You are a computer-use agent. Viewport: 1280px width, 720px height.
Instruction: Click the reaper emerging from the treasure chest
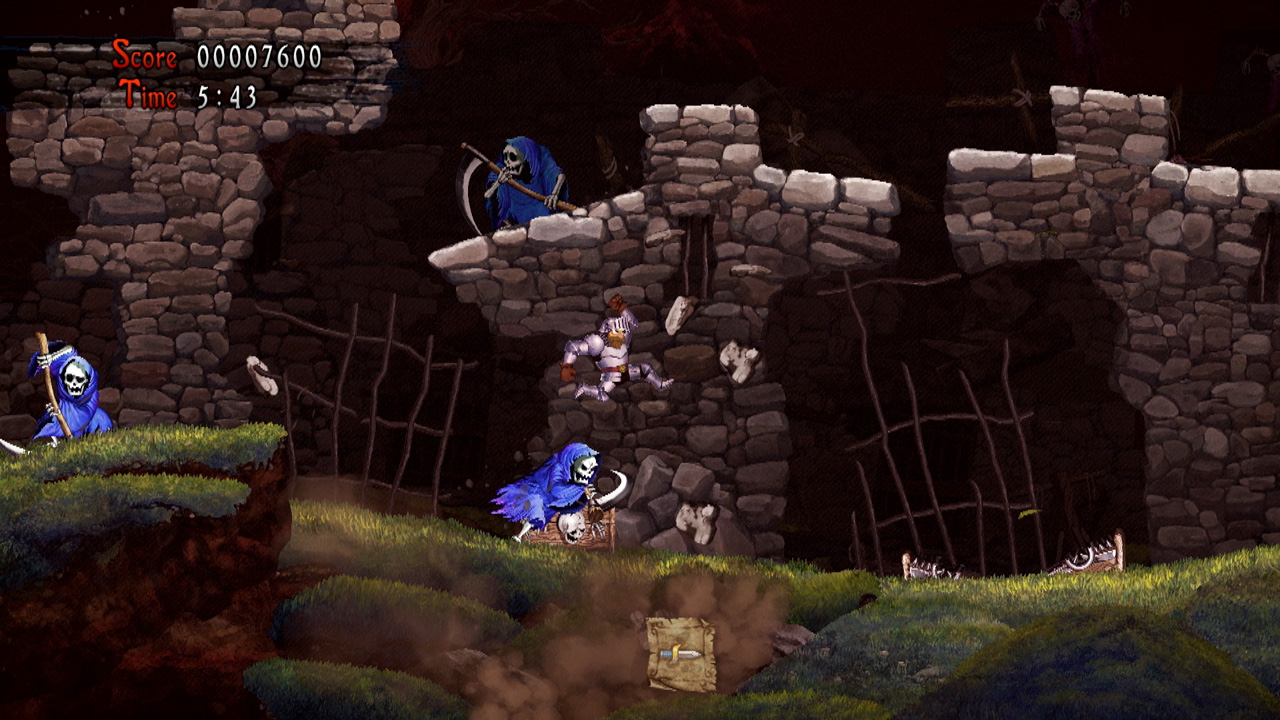coord(555,485)
